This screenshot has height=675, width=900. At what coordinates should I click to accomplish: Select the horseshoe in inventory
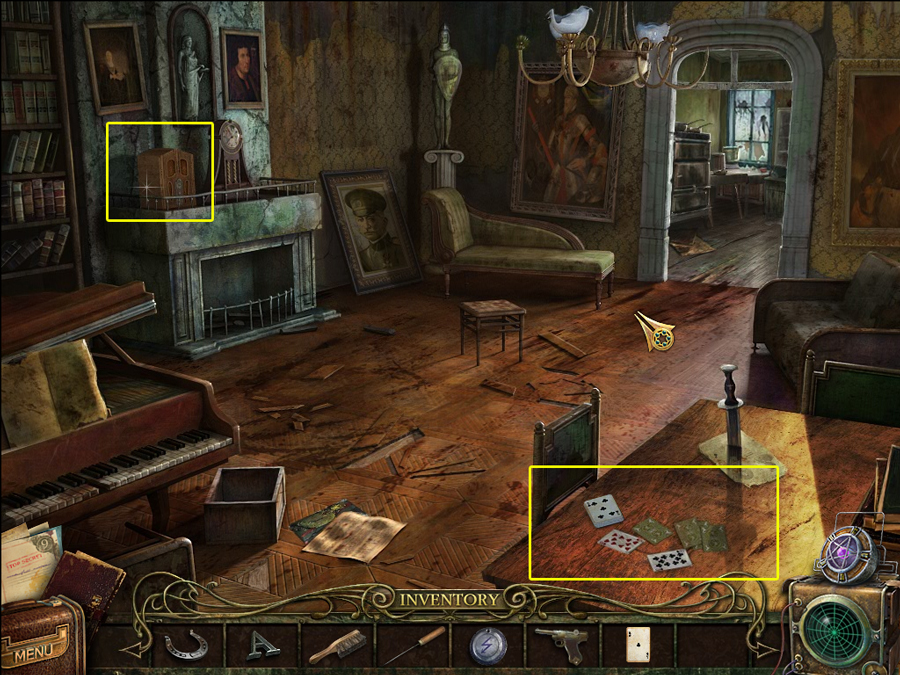pos(185,644)
